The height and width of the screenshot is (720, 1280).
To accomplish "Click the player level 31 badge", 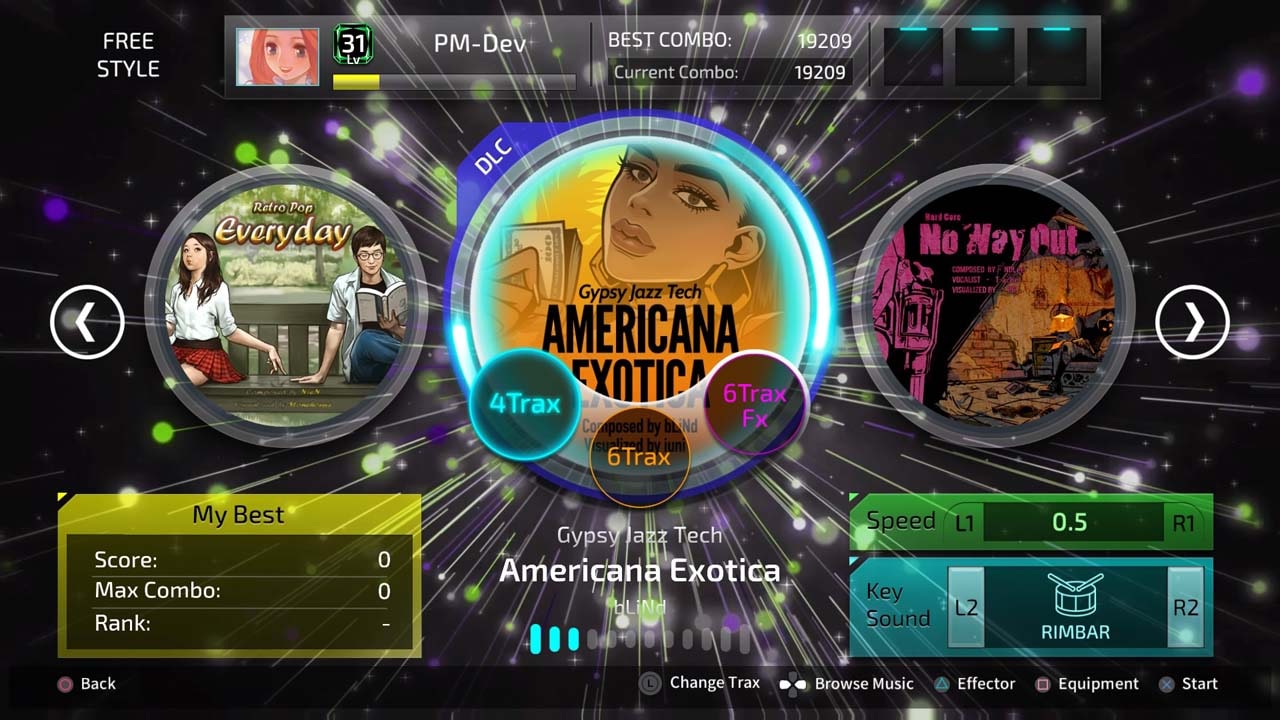I will (351, 42).
